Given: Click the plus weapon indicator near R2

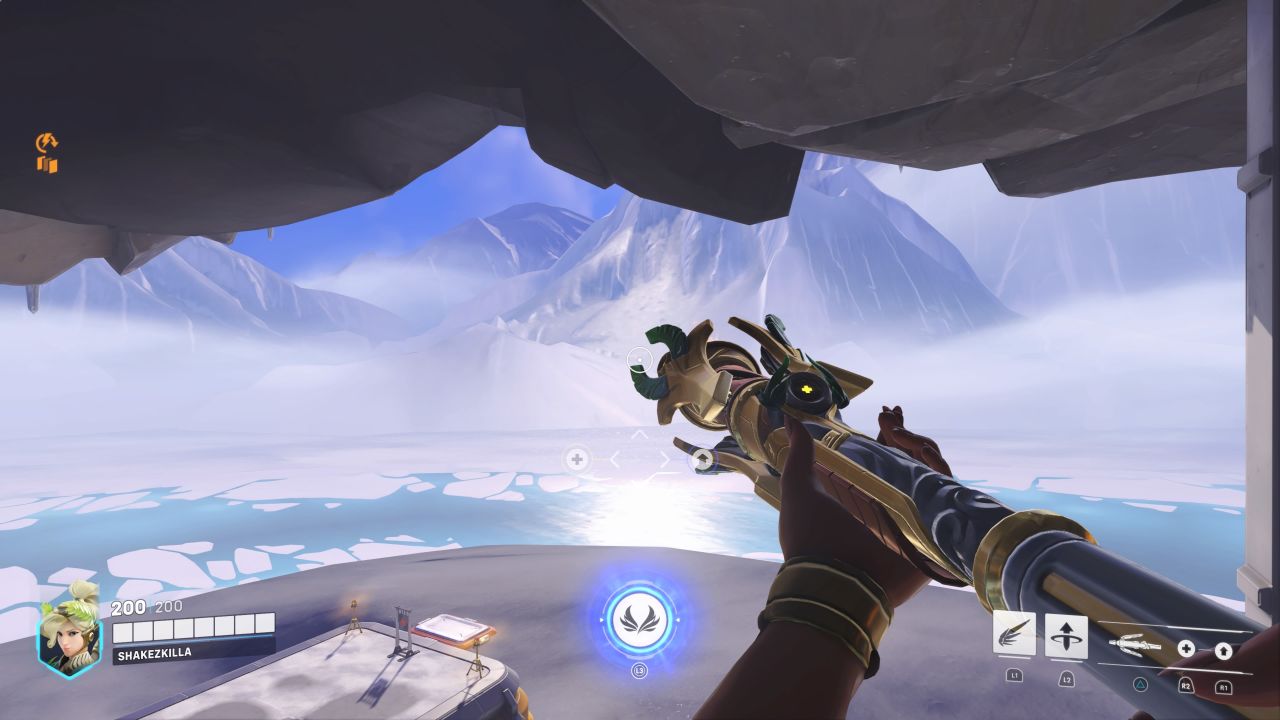Looking at the screenshot, I should [x=1186, y=649].
